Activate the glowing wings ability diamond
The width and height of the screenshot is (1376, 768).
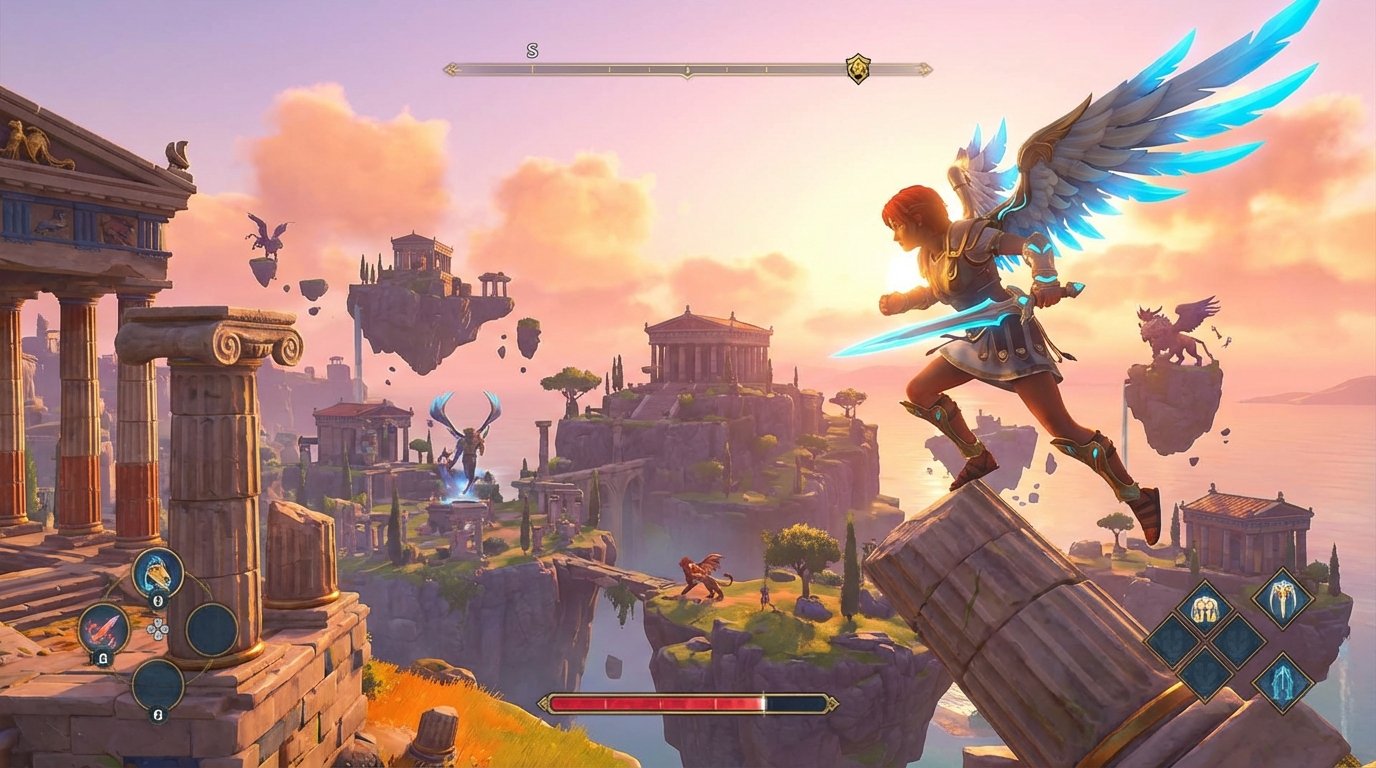[1283, 681]
